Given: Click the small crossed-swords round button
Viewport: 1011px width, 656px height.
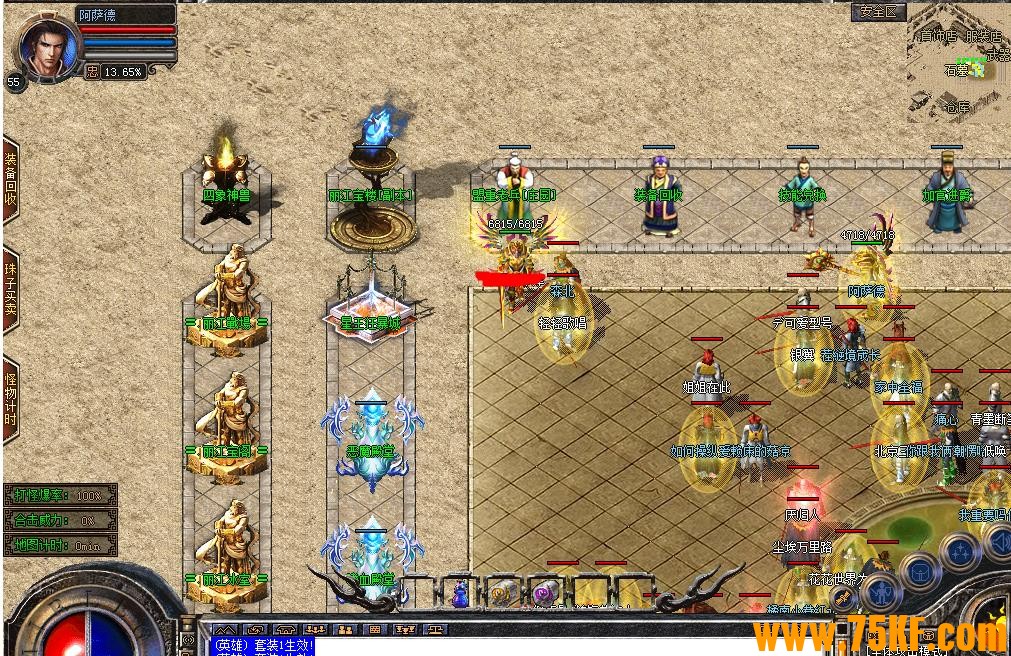Looking at the screenshot, I should pyautogui.click(x=844, y=599).
